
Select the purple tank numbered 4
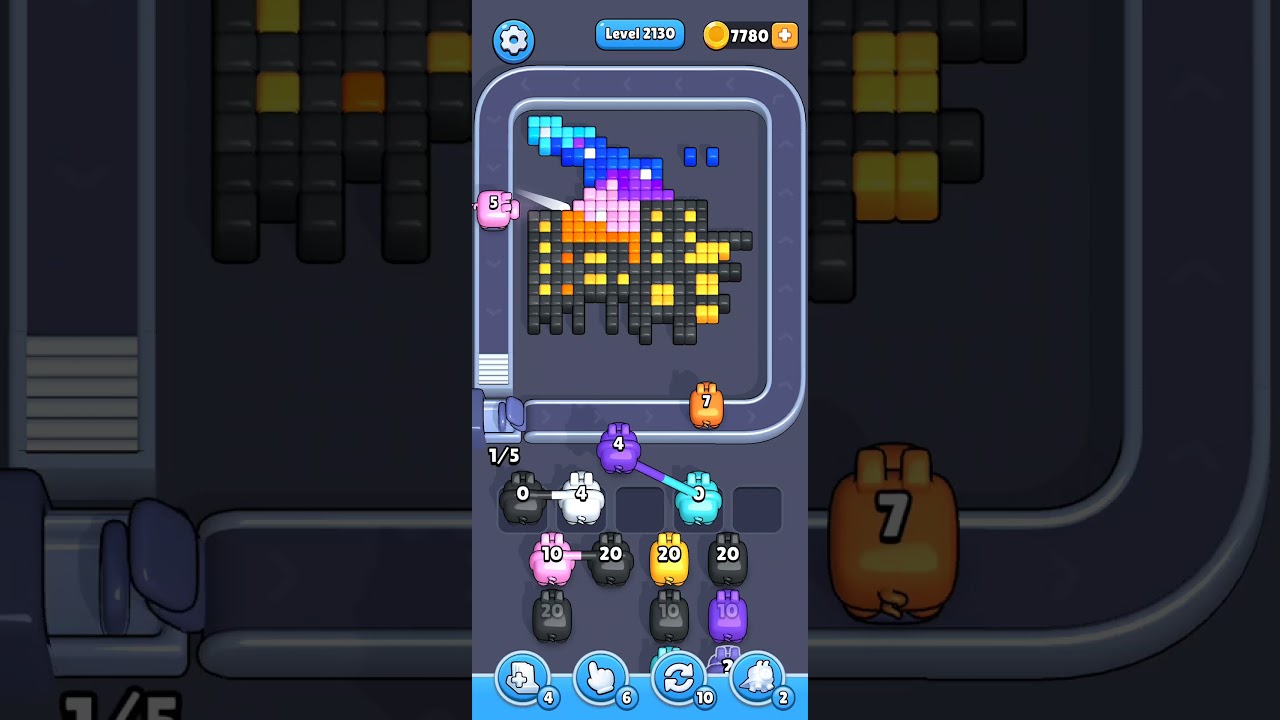coord(618,449)
